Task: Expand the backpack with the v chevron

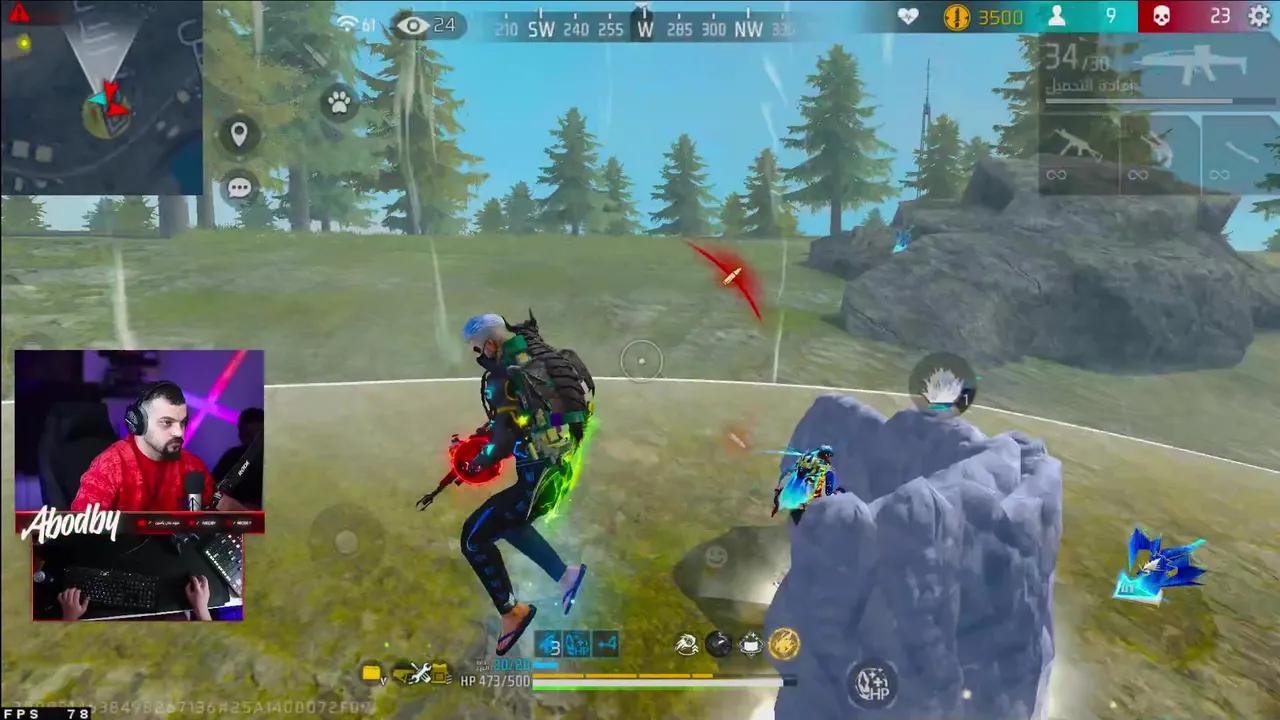Action: (x=385, y=680)
